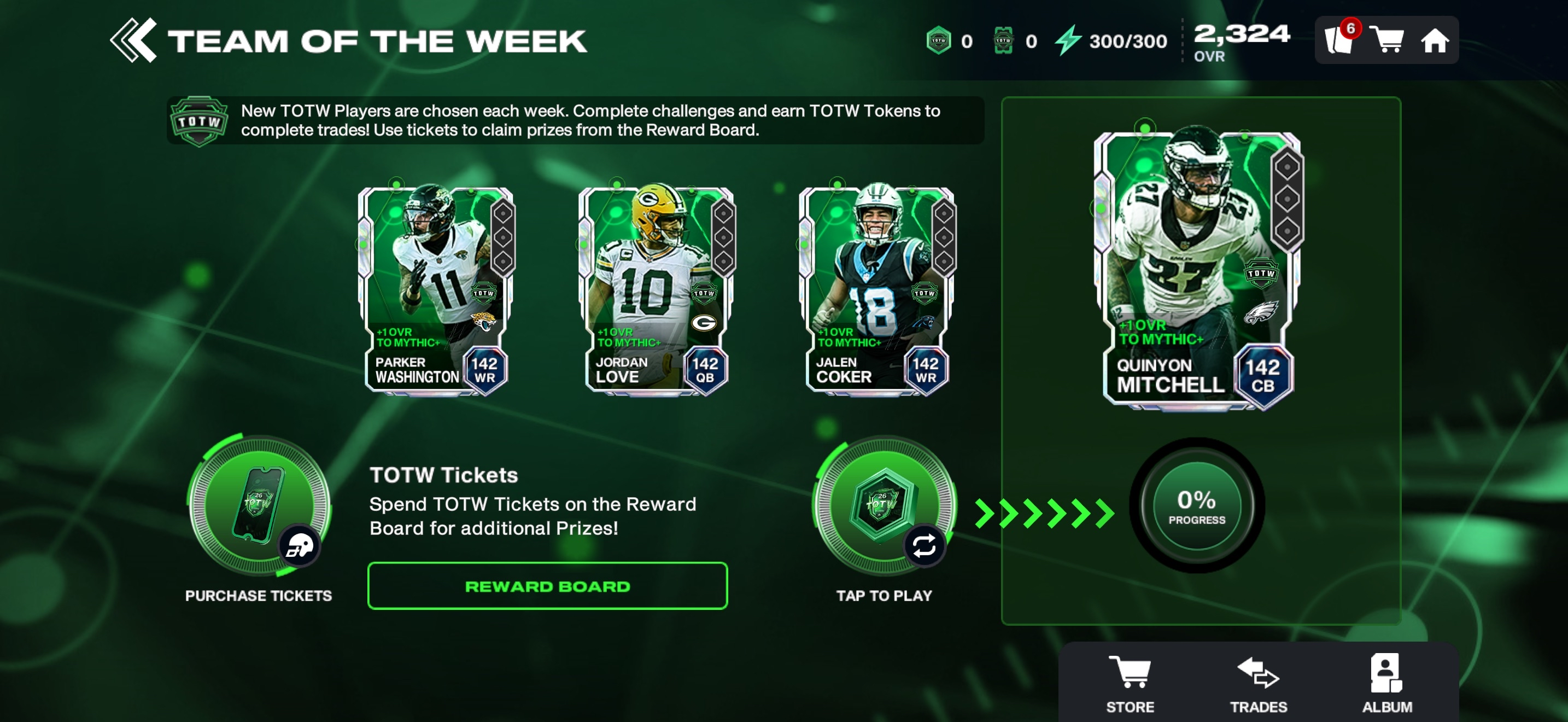Open the Reward Board
Image resolution: width=1568 pixels, height=722 pixels.
coord(547,586)
